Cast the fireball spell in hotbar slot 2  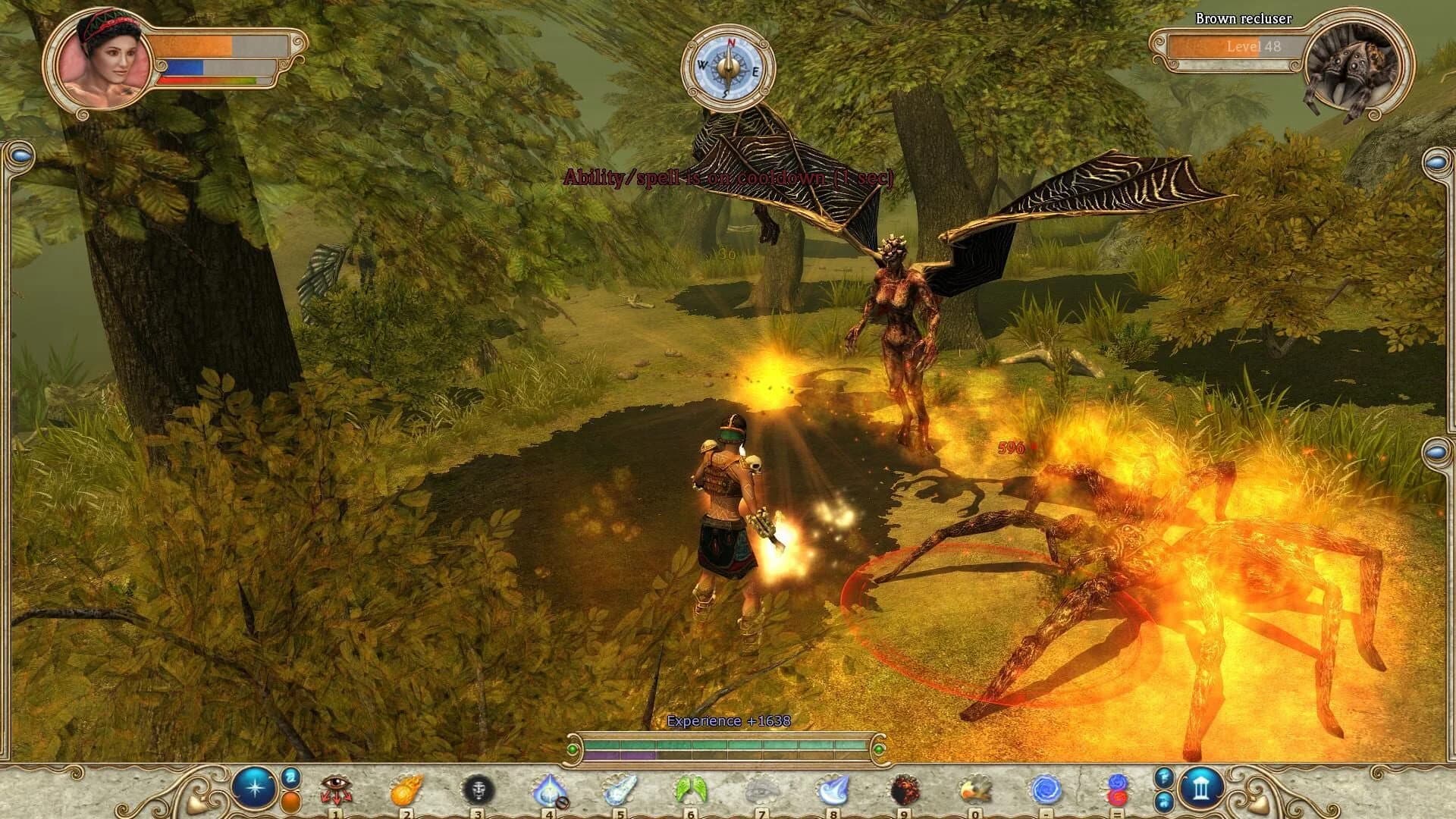(x=406, y=789)
